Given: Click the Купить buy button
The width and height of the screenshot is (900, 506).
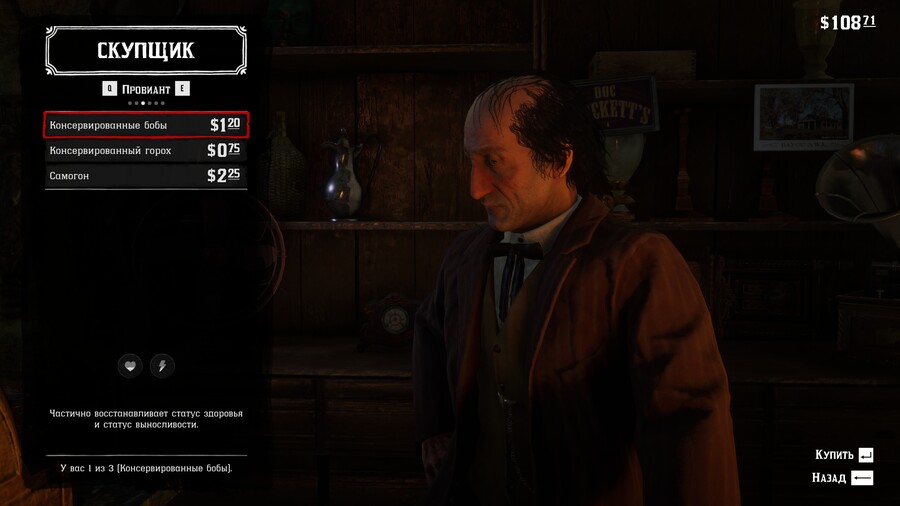Looking at the screenshot, I should pyautogui.click(x=844, y=455).
